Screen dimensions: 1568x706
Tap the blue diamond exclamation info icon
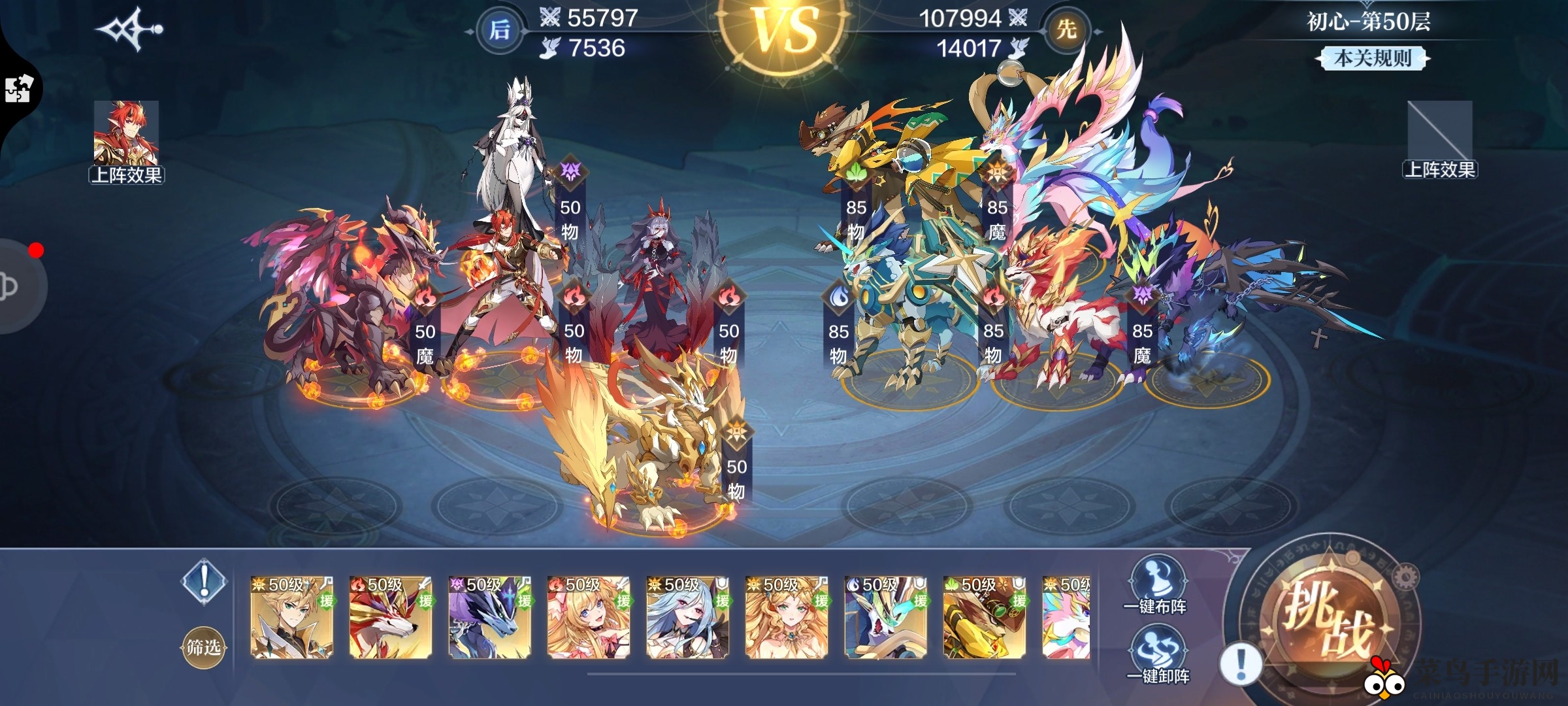[204, 581]
